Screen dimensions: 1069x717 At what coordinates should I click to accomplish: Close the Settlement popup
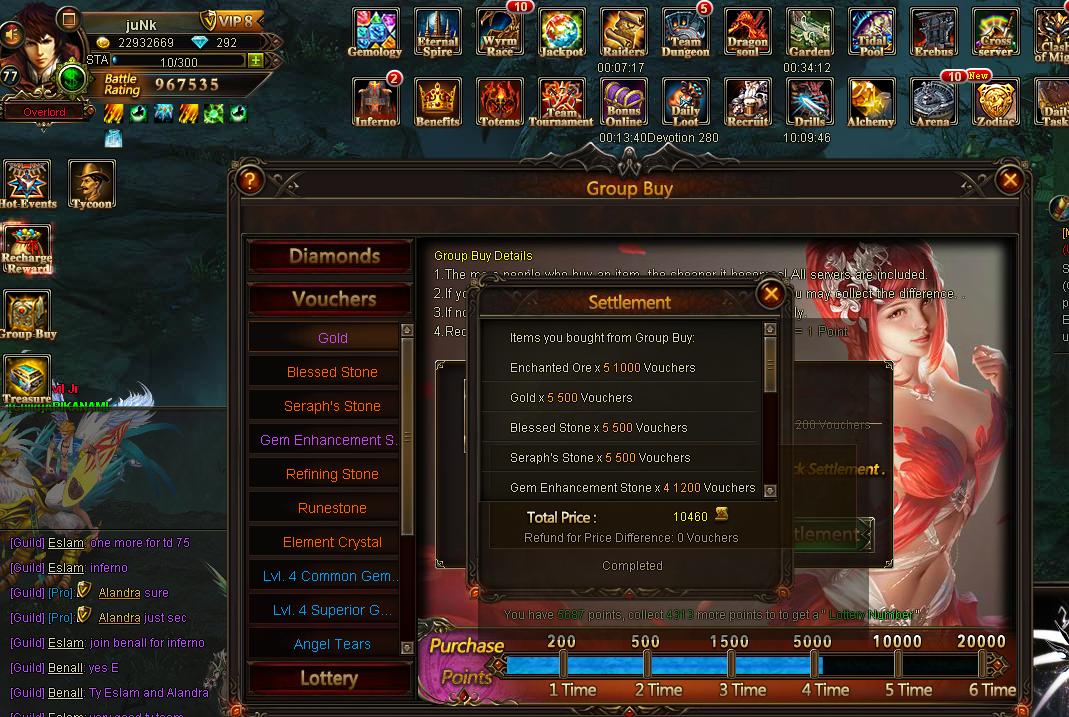point(770,294)
